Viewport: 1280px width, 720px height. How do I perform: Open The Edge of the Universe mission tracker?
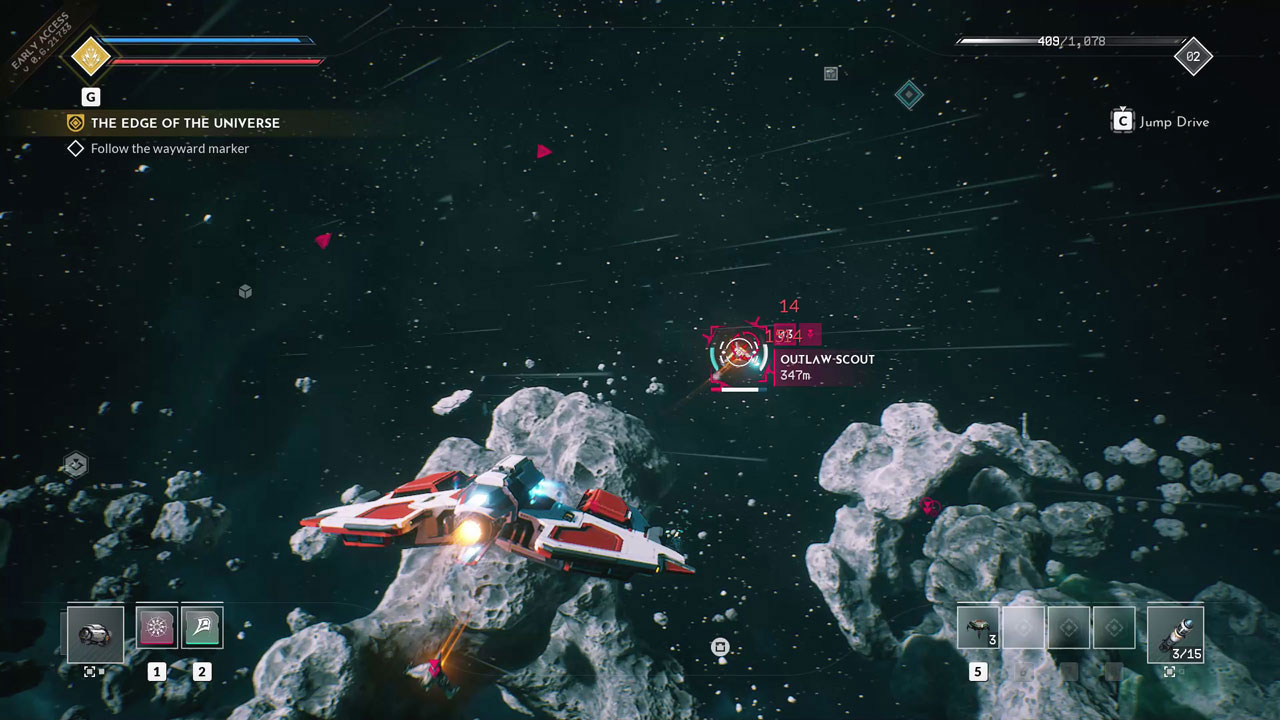coord(185,123)
